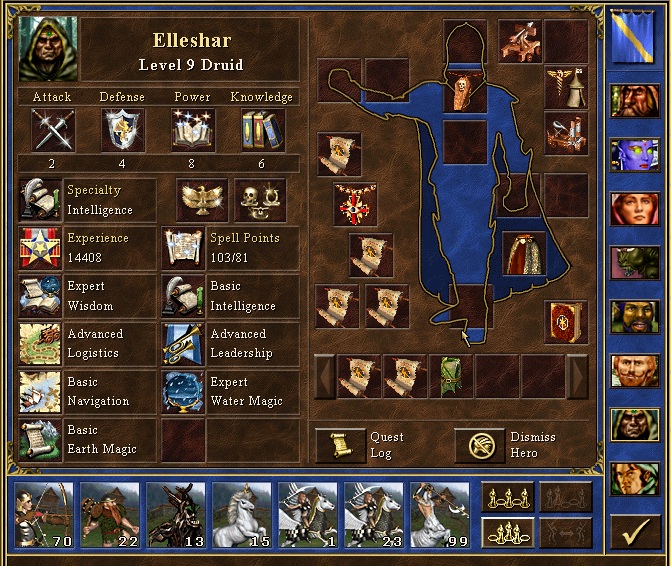This screenshot has height=566, width=671.
Task: Click the eagle morale icon
Action: click(x=203, y=200)
